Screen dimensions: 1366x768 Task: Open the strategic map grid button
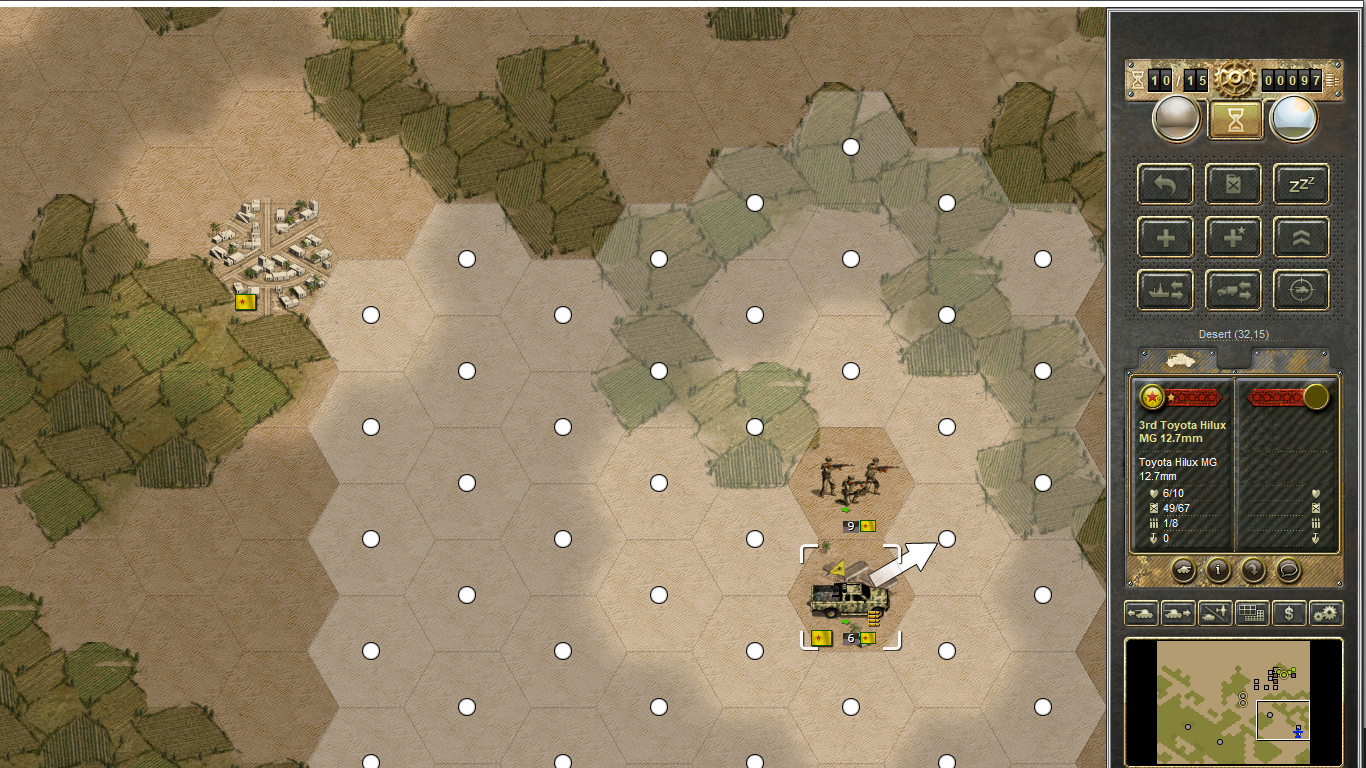coord(1252,613)
